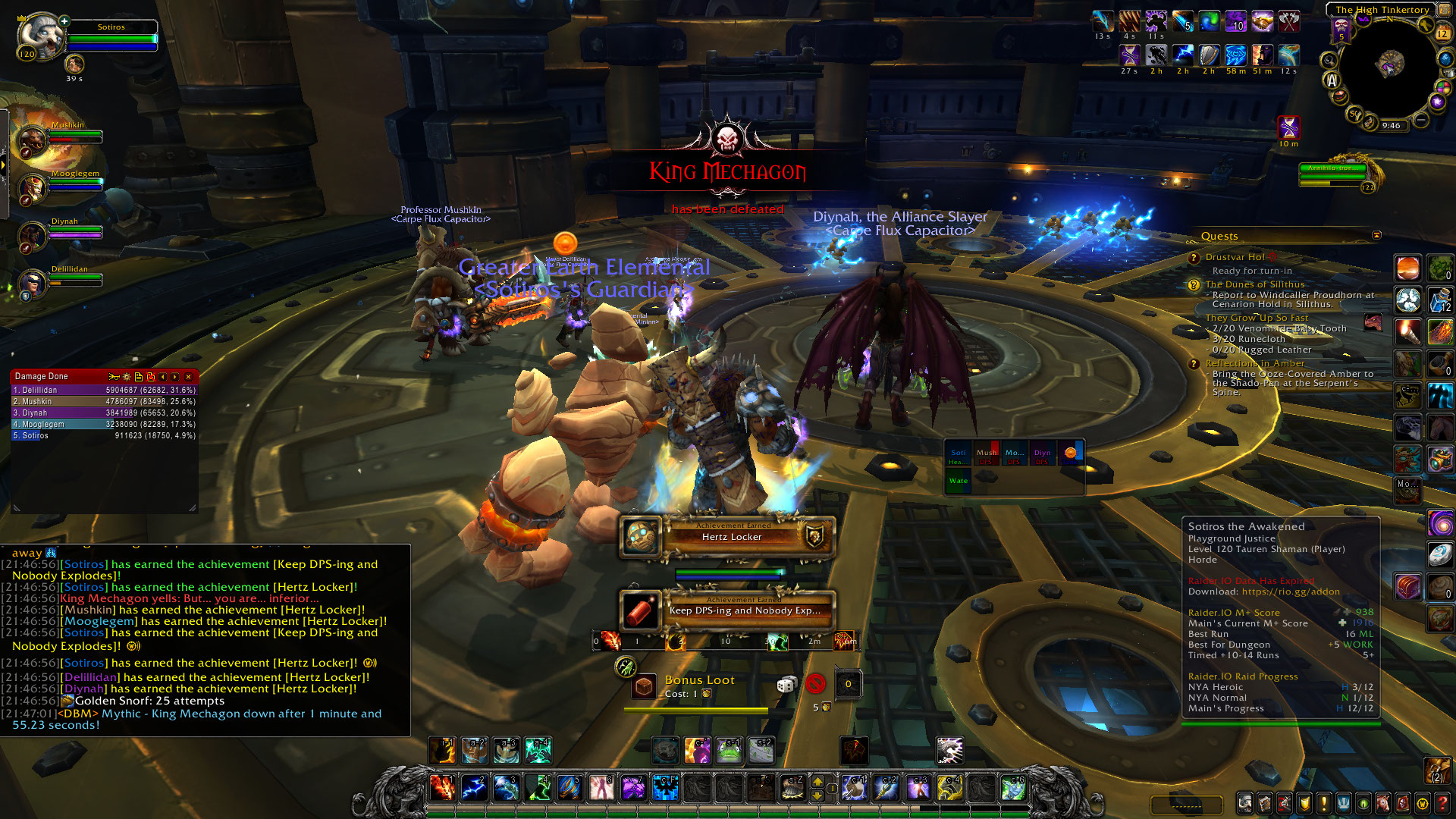Close the Damage Done meter window

click(189, 377)
